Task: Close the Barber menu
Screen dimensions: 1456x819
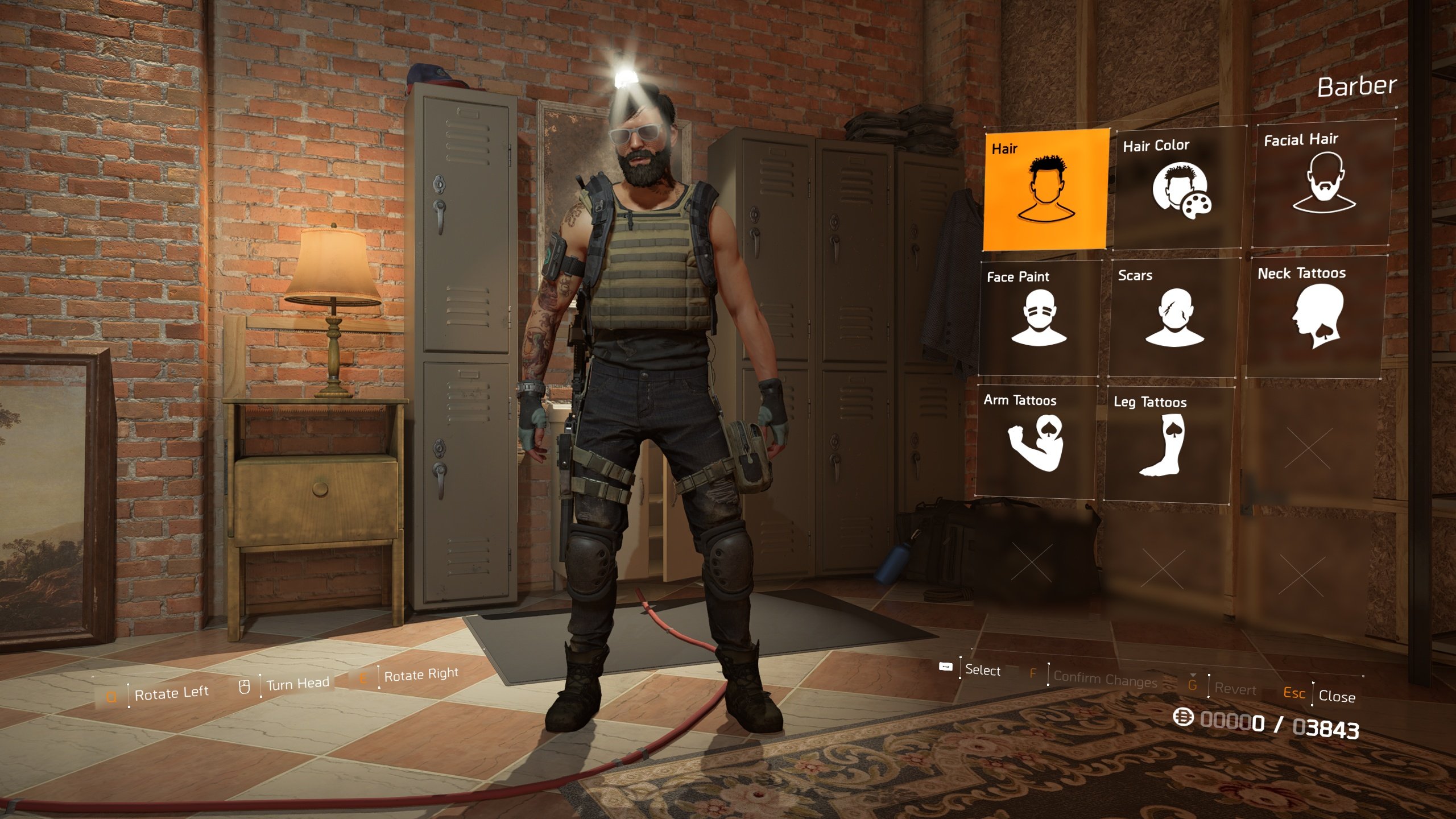Action: 1335,696
